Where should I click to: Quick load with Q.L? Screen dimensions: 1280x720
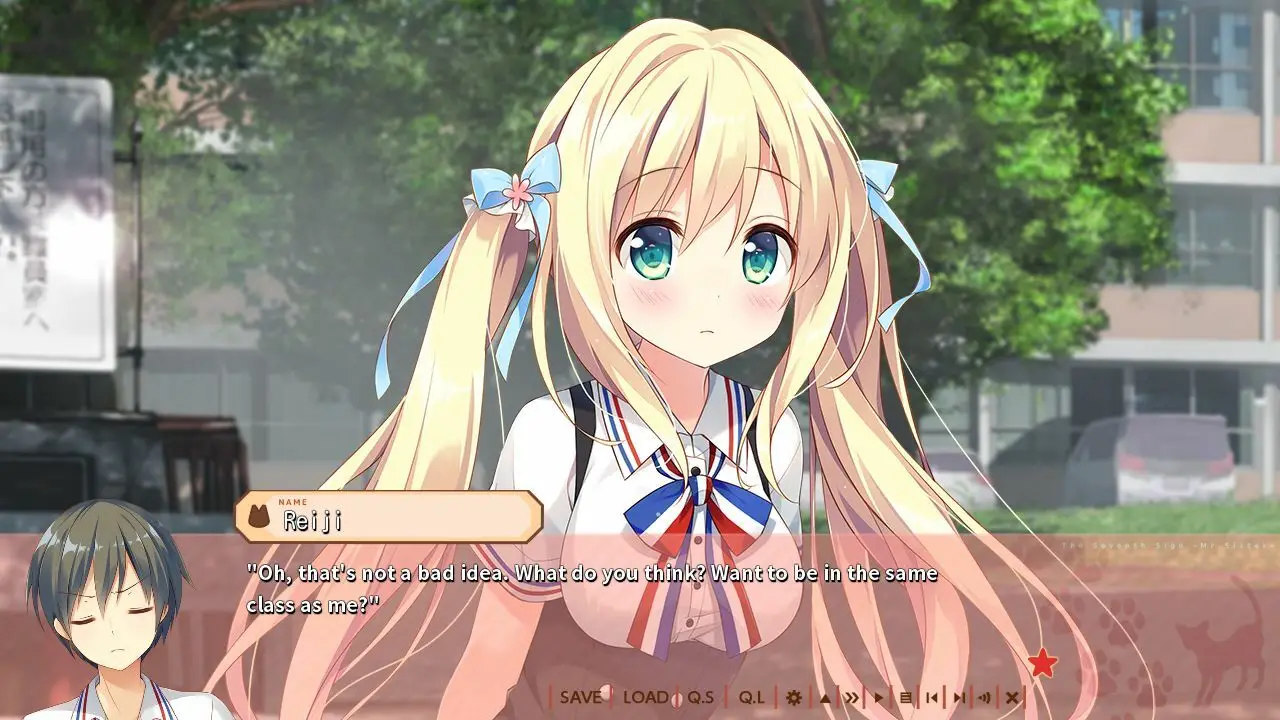[753, 698]
